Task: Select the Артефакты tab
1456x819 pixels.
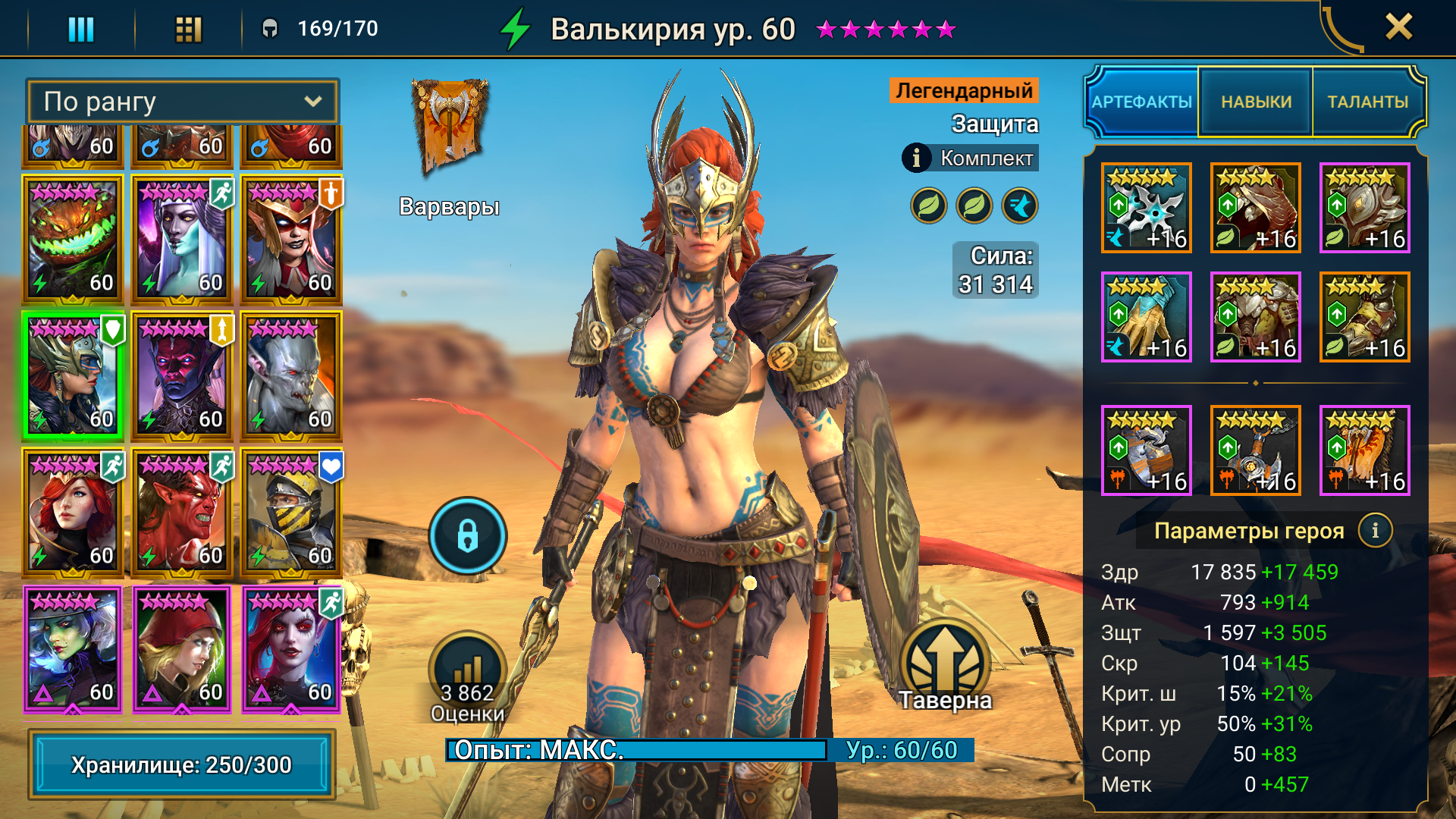Action: pyautogui.click(x=1142, y=102)
